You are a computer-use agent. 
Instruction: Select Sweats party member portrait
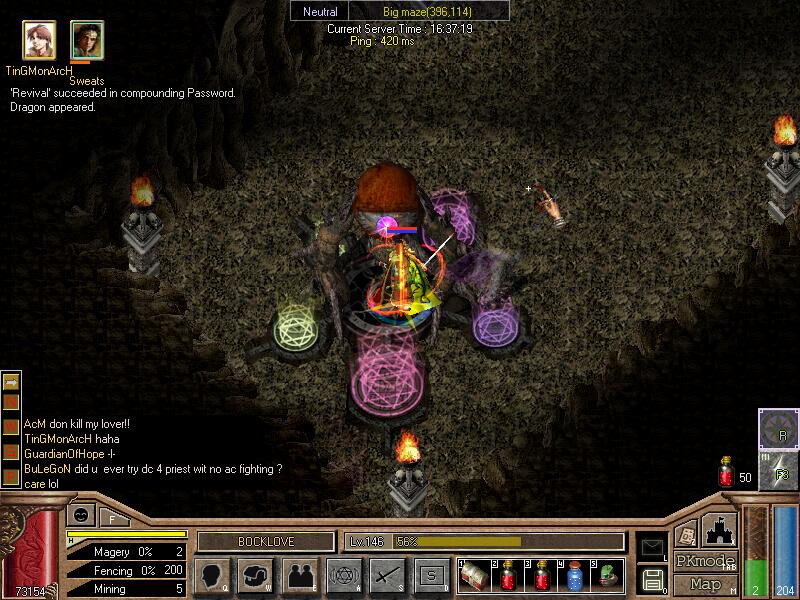(87, 41)
